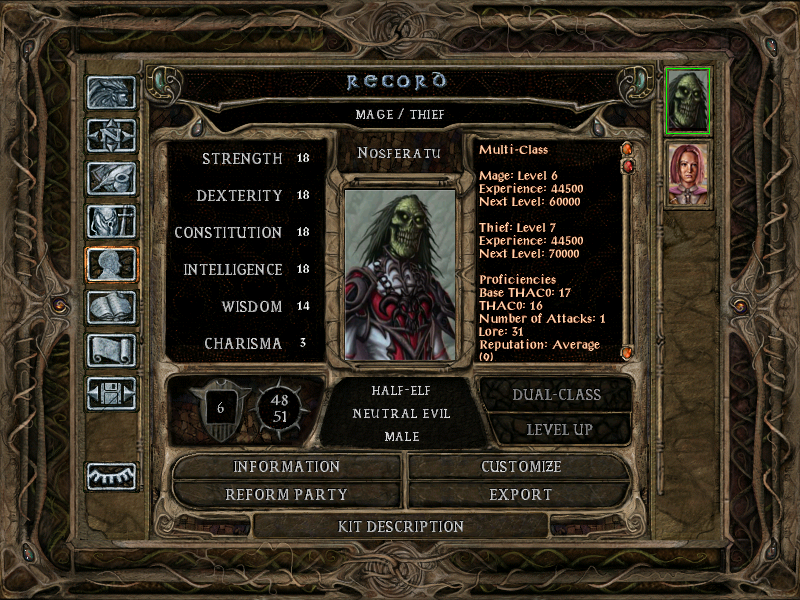Open the mage spellbook with the book icon
Screen dimensions: 800x600
(x=111, y=307)
